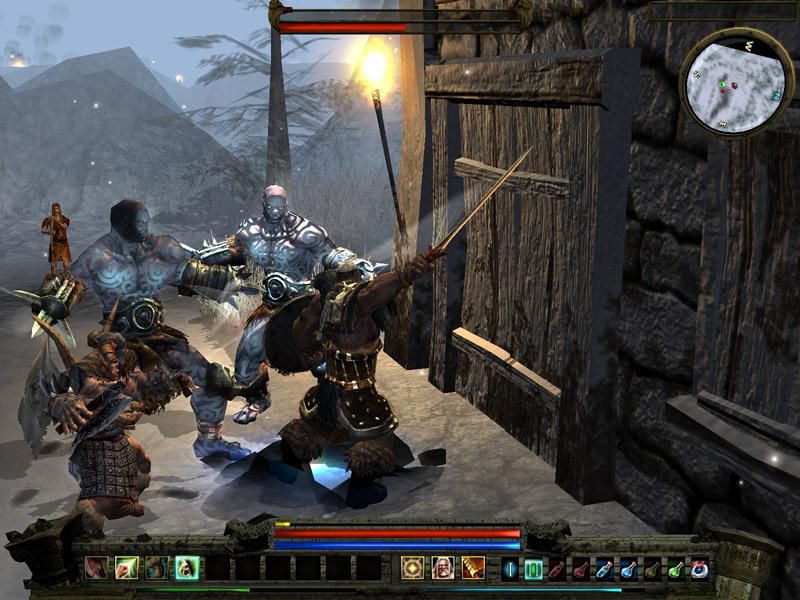Click the circular minimap

tap(737, 82)
